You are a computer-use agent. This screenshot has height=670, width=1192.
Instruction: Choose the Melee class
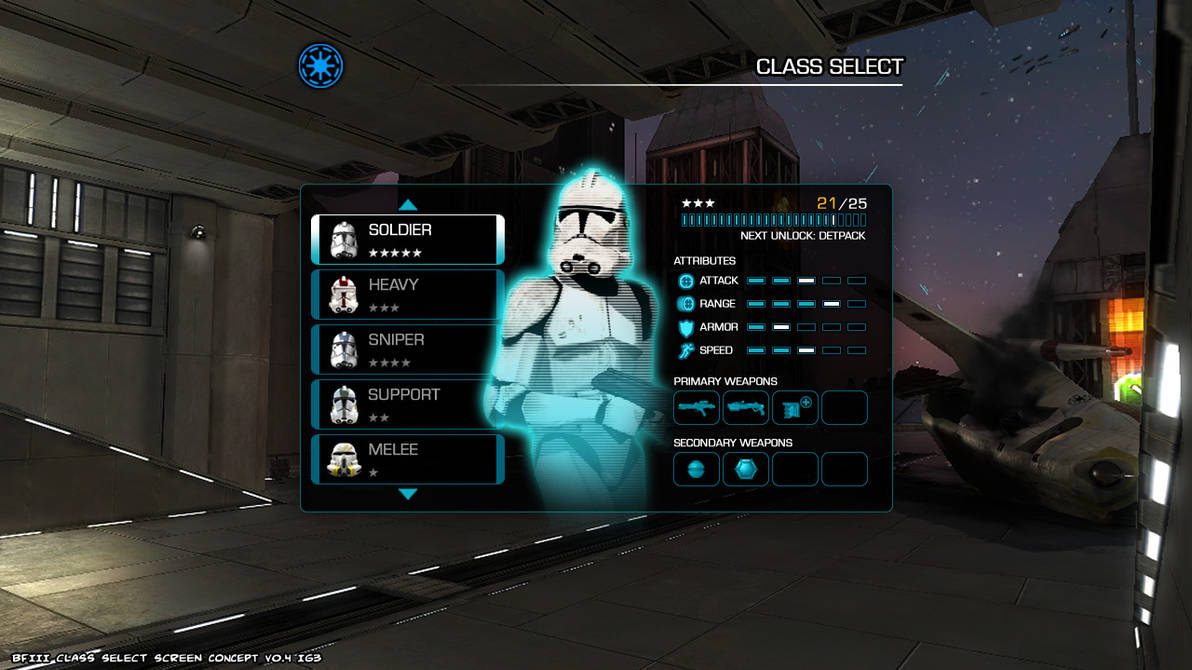[407, 459]
